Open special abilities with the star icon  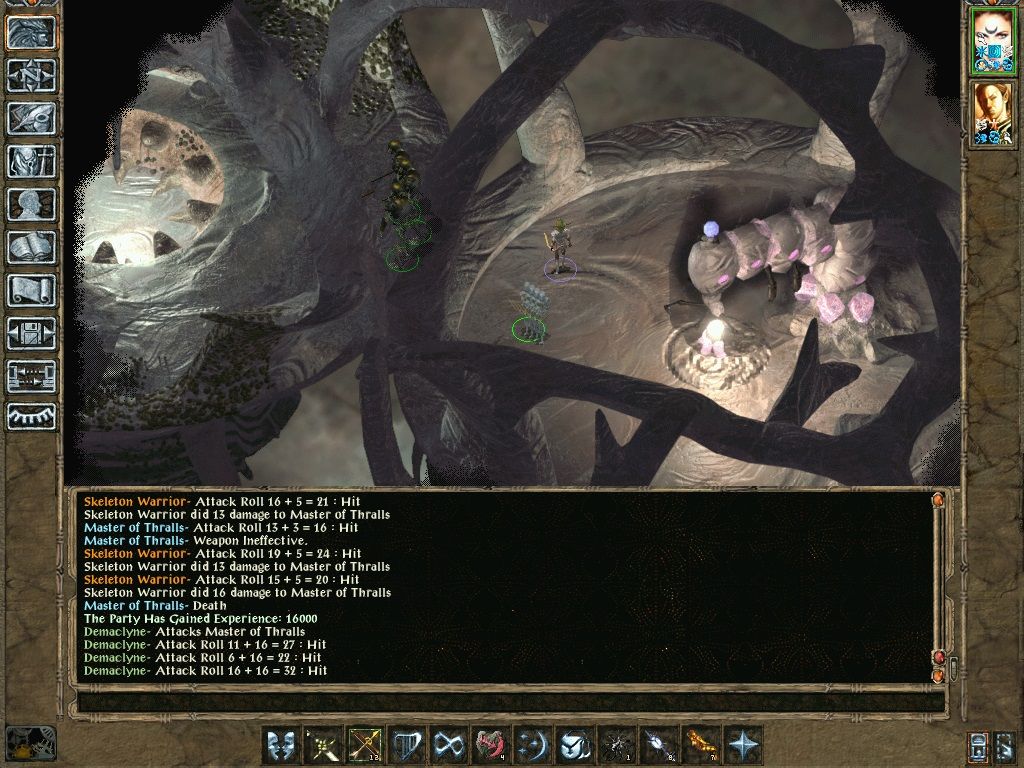pos(742,745)
